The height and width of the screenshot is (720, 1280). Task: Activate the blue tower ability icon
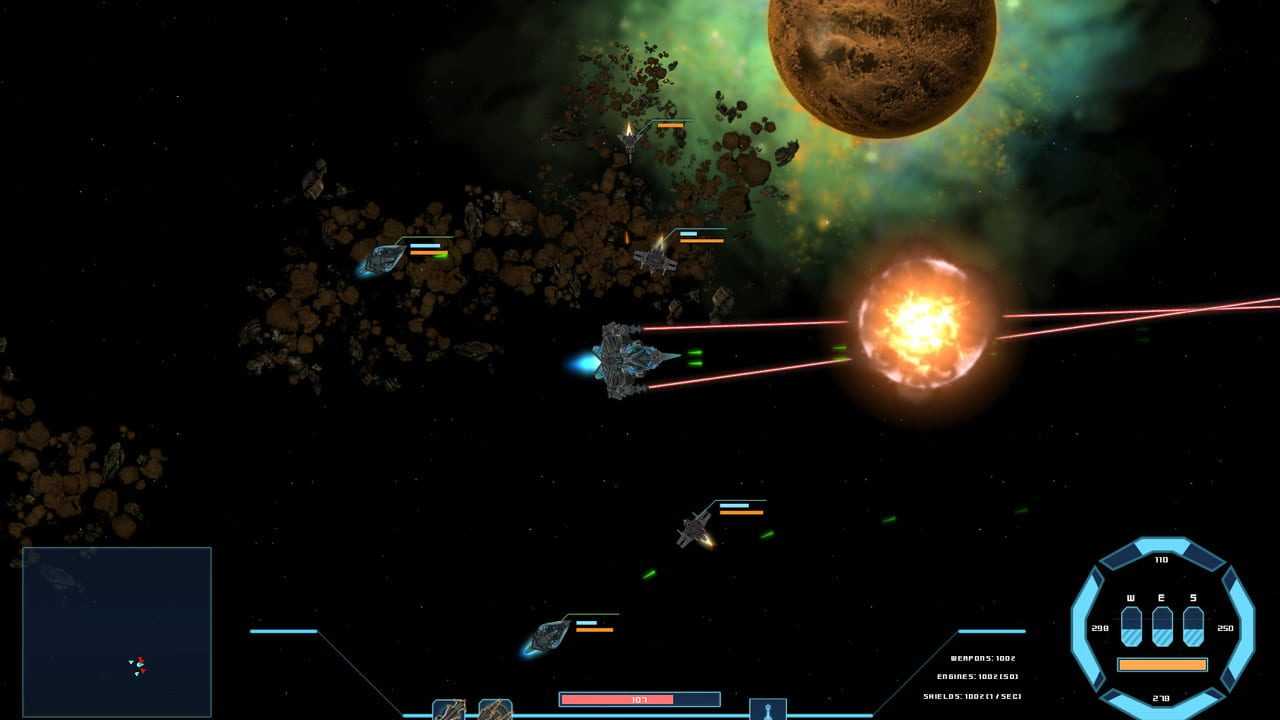[x=768, y=710]
